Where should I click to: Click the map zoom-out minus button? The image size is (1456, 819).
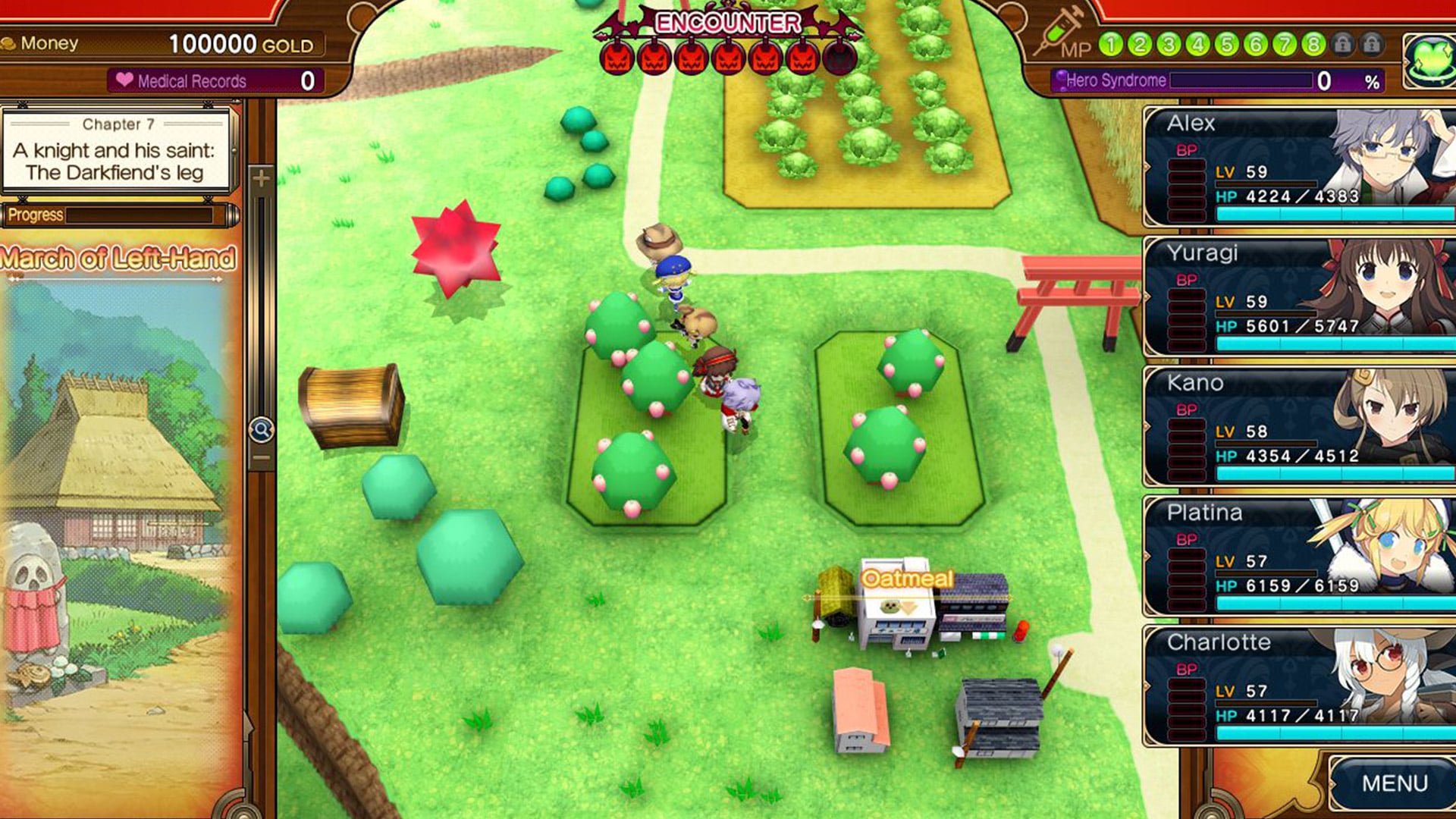coord(261,458)
